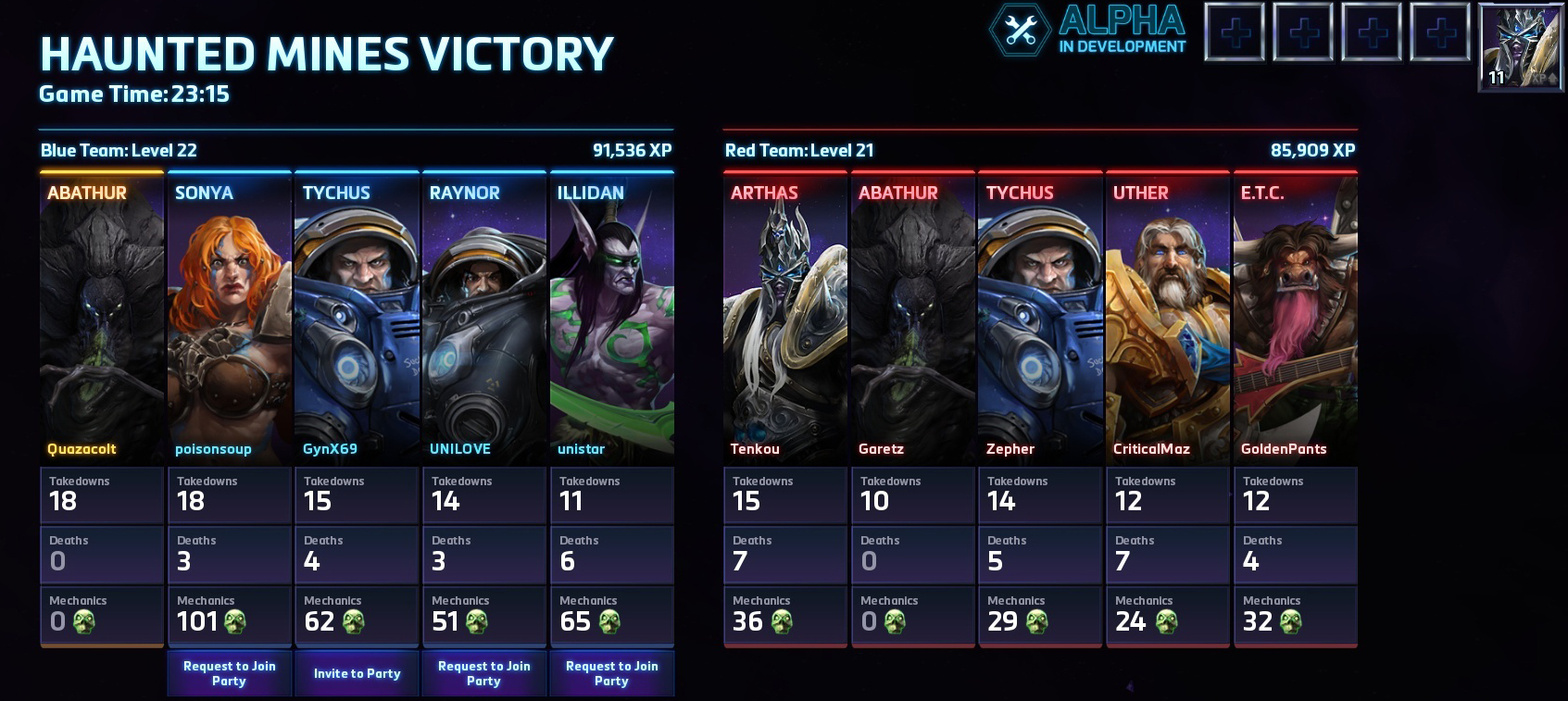The width and height of the screenshot is (1568, 701).
Task: Open your level 11 party leader portrait
Action: [x=1522, y=46]
